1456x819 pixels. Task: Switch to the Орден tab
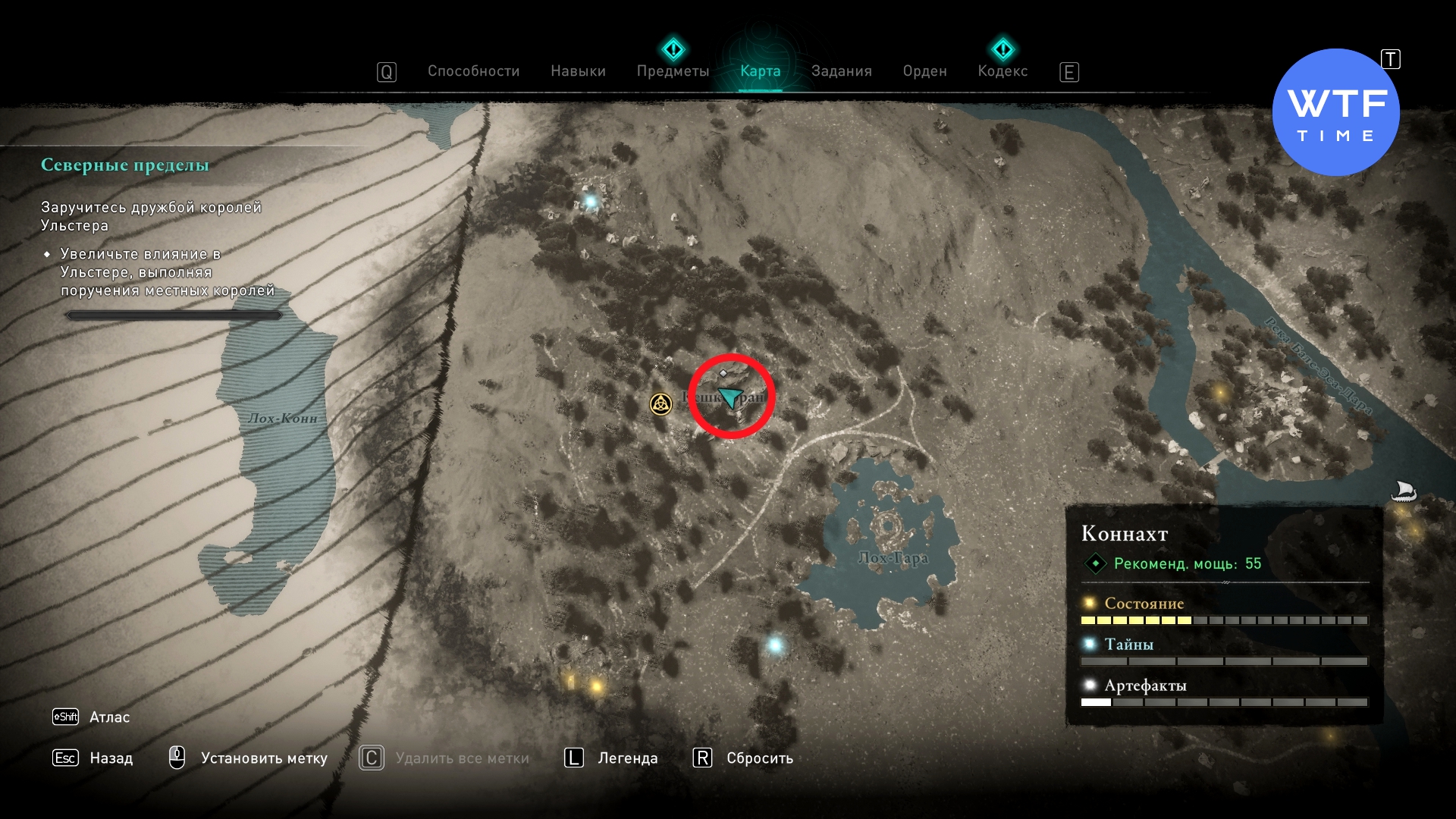coord(924,71)
